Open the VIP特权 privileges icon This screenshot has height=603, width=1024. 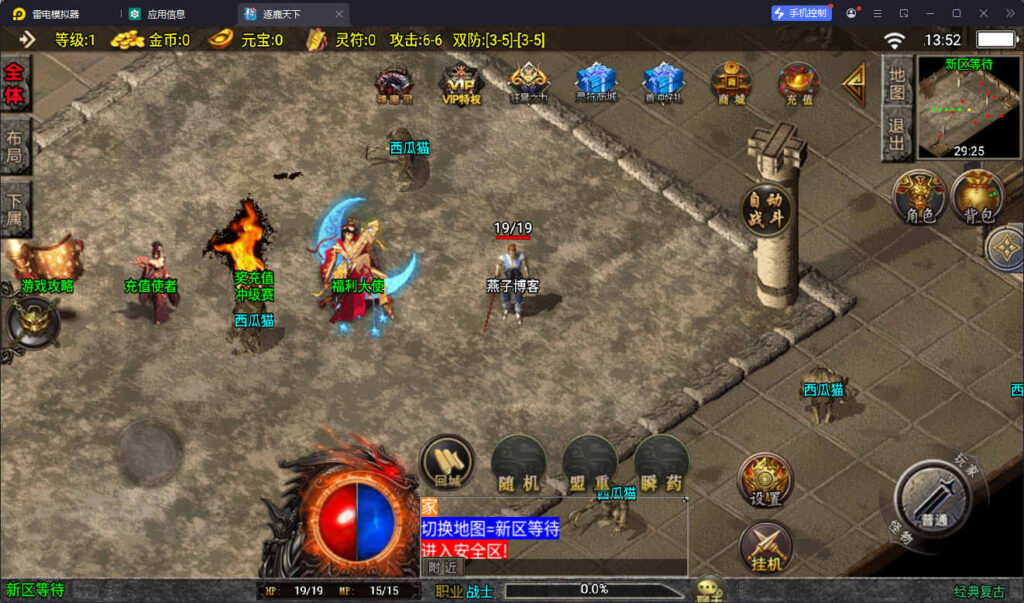pos(461,84)
